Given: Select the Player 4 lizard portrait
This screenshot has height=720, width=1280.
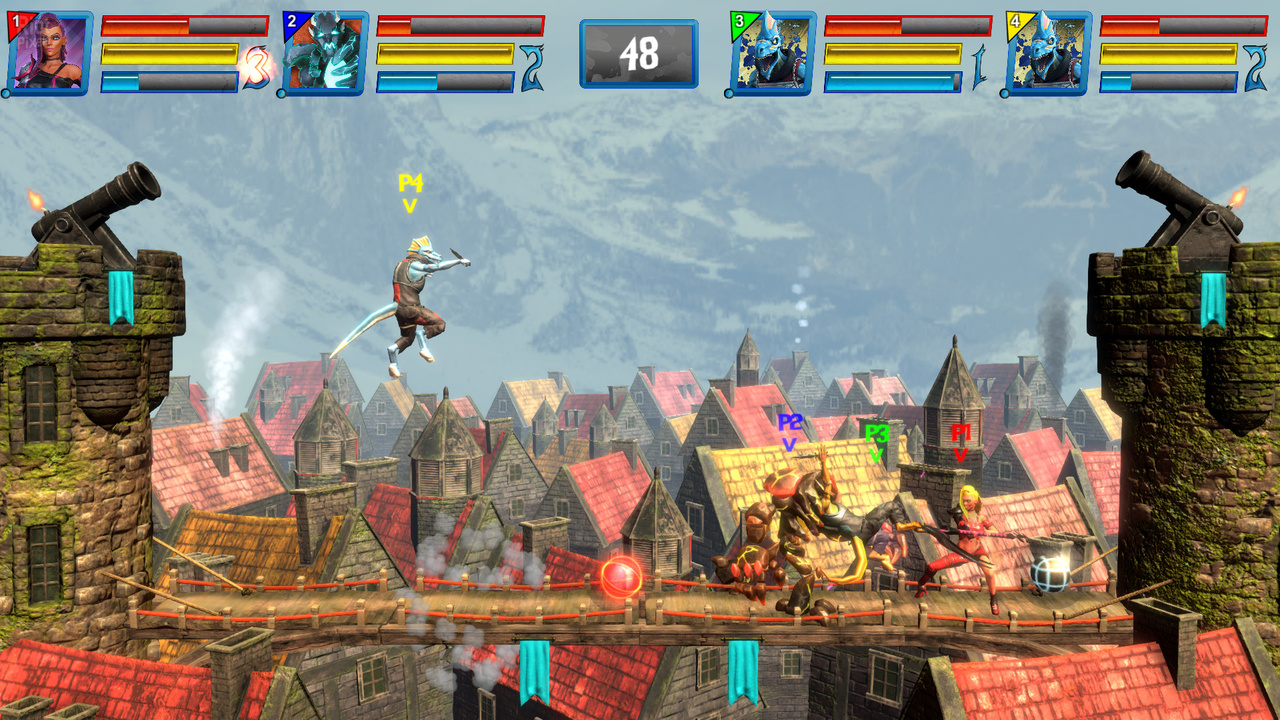Looking at the screenshot, I should click(1048, 53).
